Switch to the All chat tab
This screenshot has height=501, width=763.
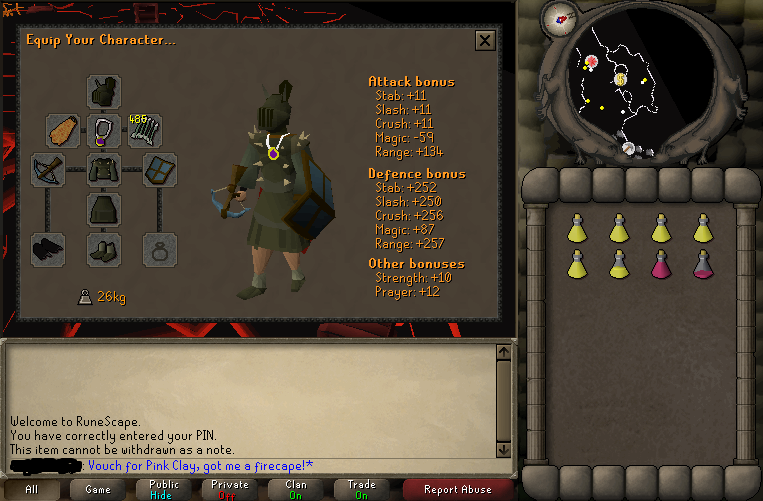click(x=32, y=489)
